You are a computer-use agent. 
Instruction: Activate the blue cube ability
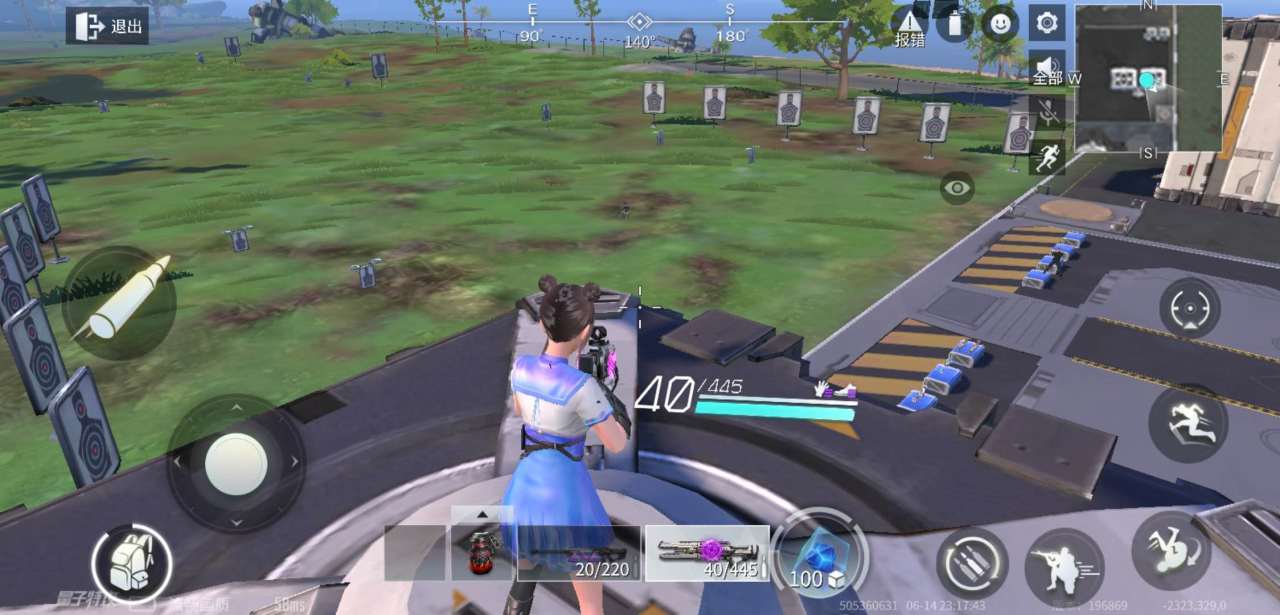(818, 555)
